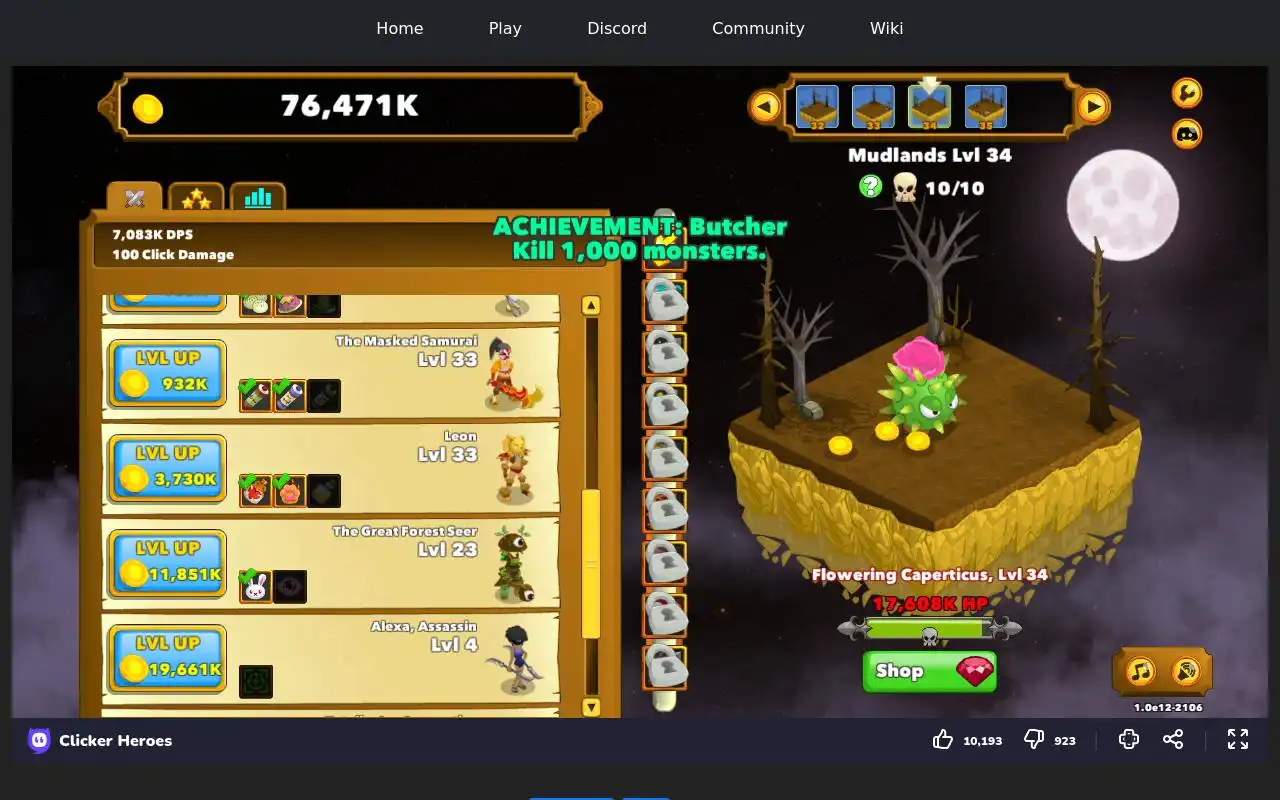Image resolution: width=1280 pixels, height=800 pixels.
Task: Level up Alexa, Assassin for 19,661K
Action: (x=167, y=658)
